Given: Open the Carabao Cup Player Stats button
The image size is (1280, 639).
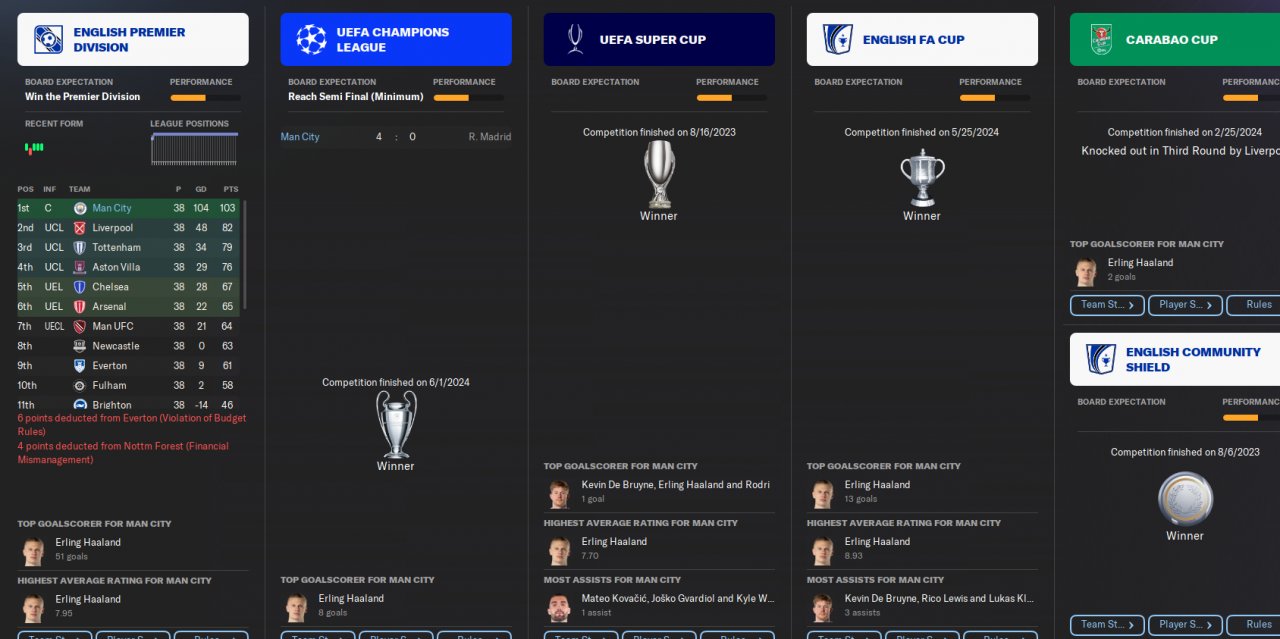Looking at the screenshot, I should tap(1185, 305).
